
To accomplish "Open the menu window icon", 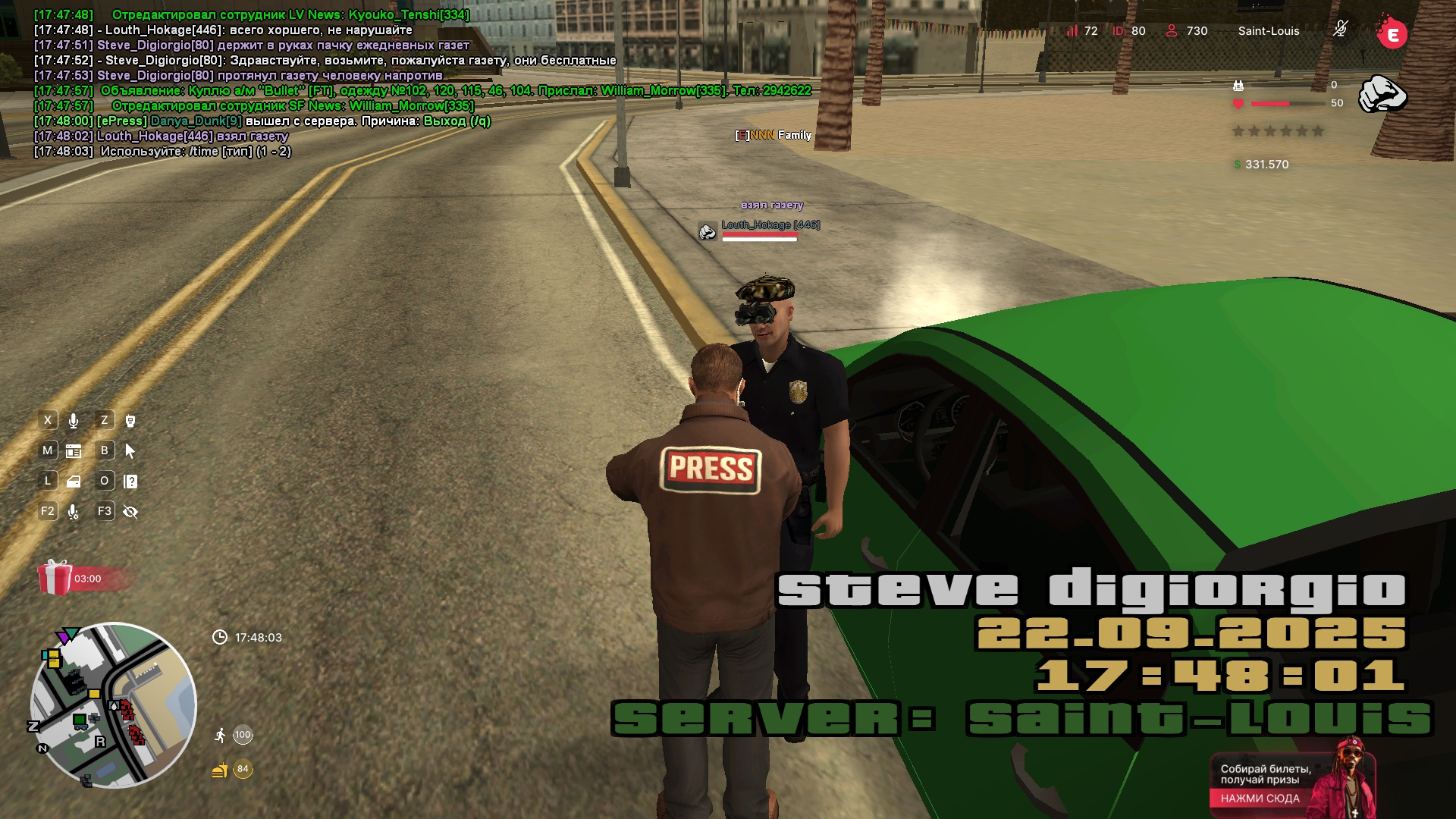I will click(74, 451).
